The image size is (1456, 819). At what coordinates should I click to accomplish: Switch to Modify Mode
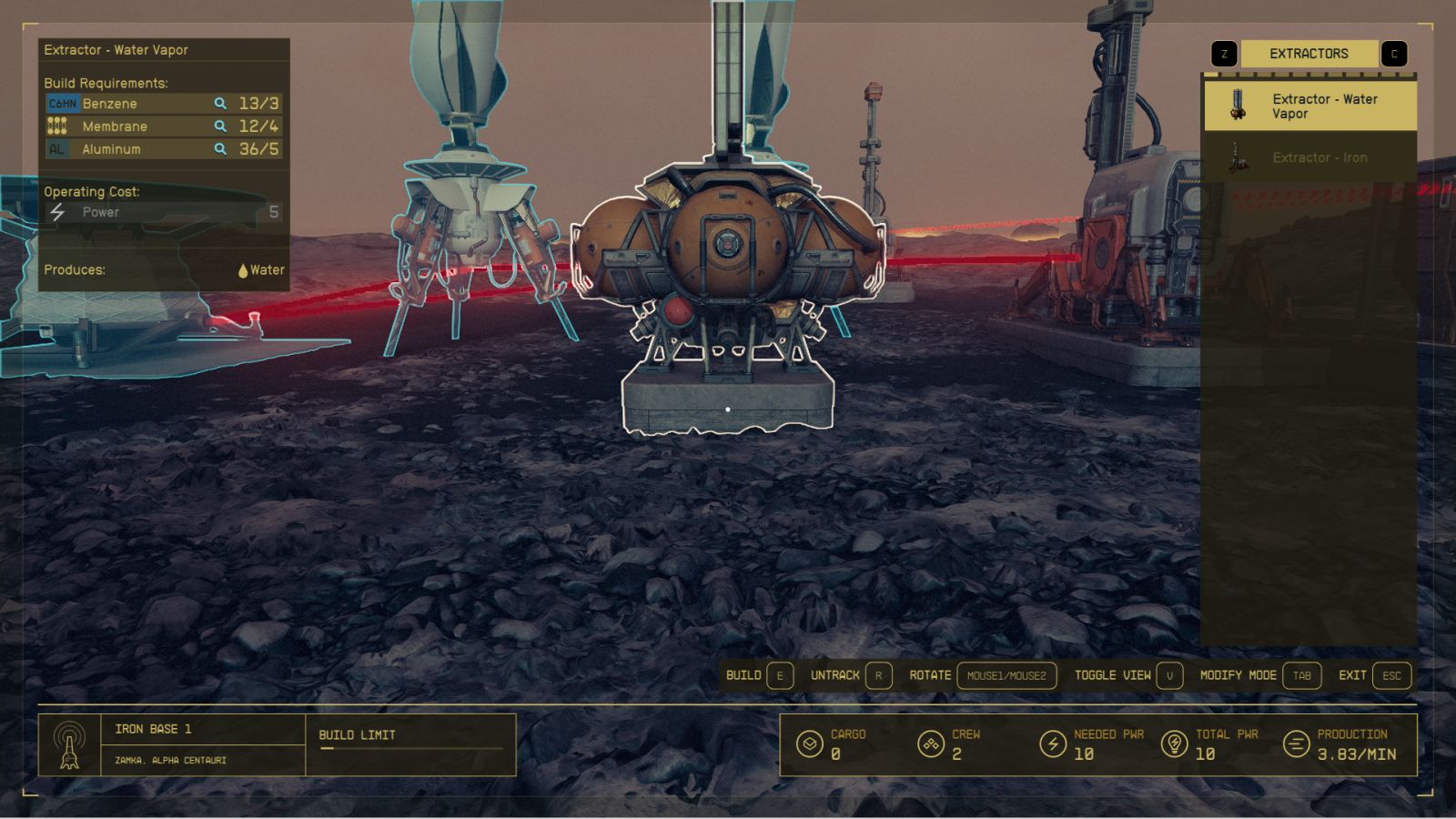click(x=1259, y=675)
